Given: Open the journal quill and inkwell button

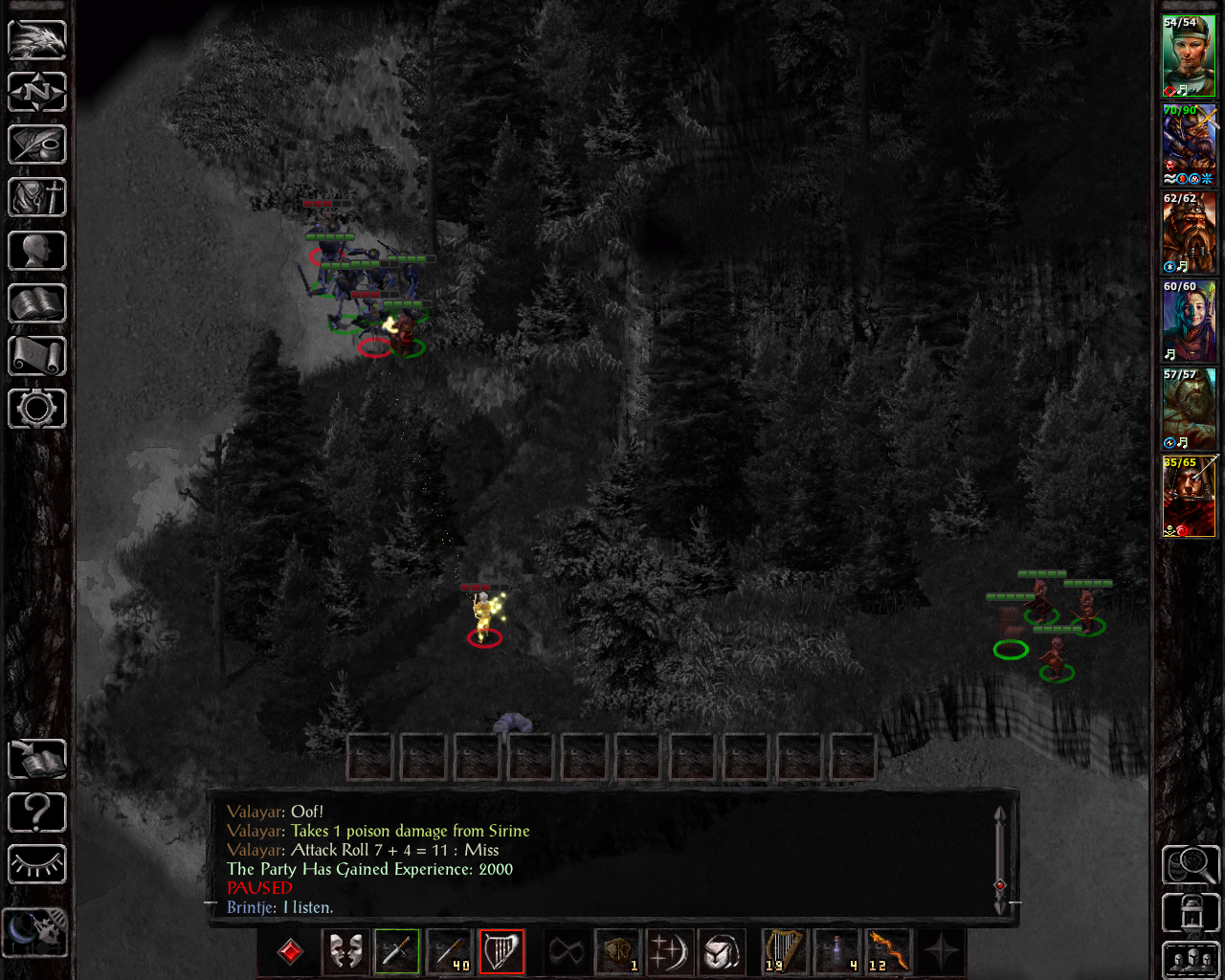Looking at the screenshot, I should pos(37,145).
